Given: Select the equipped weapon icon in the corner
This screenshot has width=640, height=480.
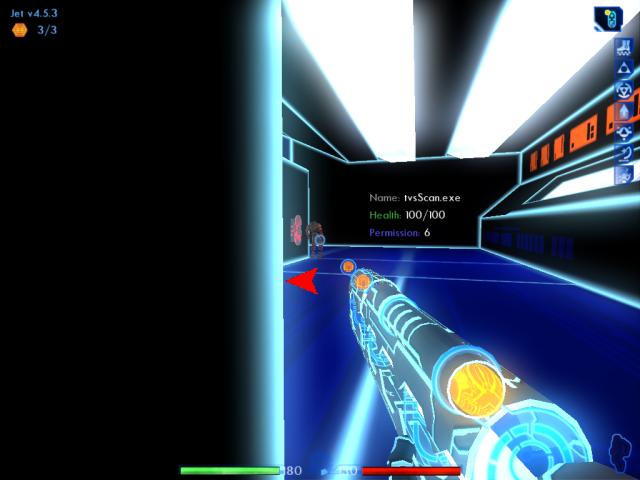Looking at the screenshot, I should [x=607, y=18].
